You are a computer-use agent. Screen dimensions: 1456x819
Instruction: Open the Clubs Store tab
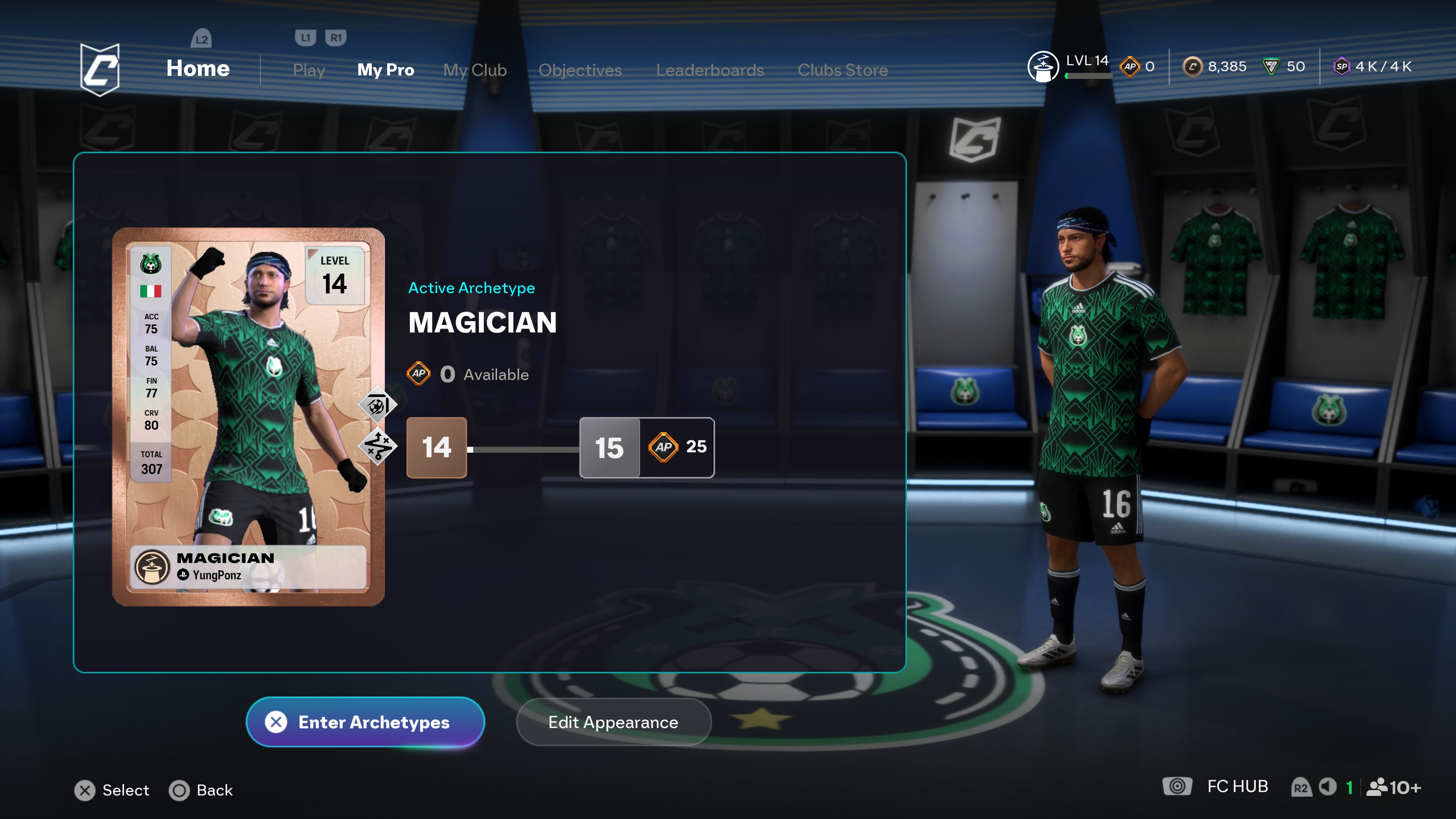click(842, 70)
